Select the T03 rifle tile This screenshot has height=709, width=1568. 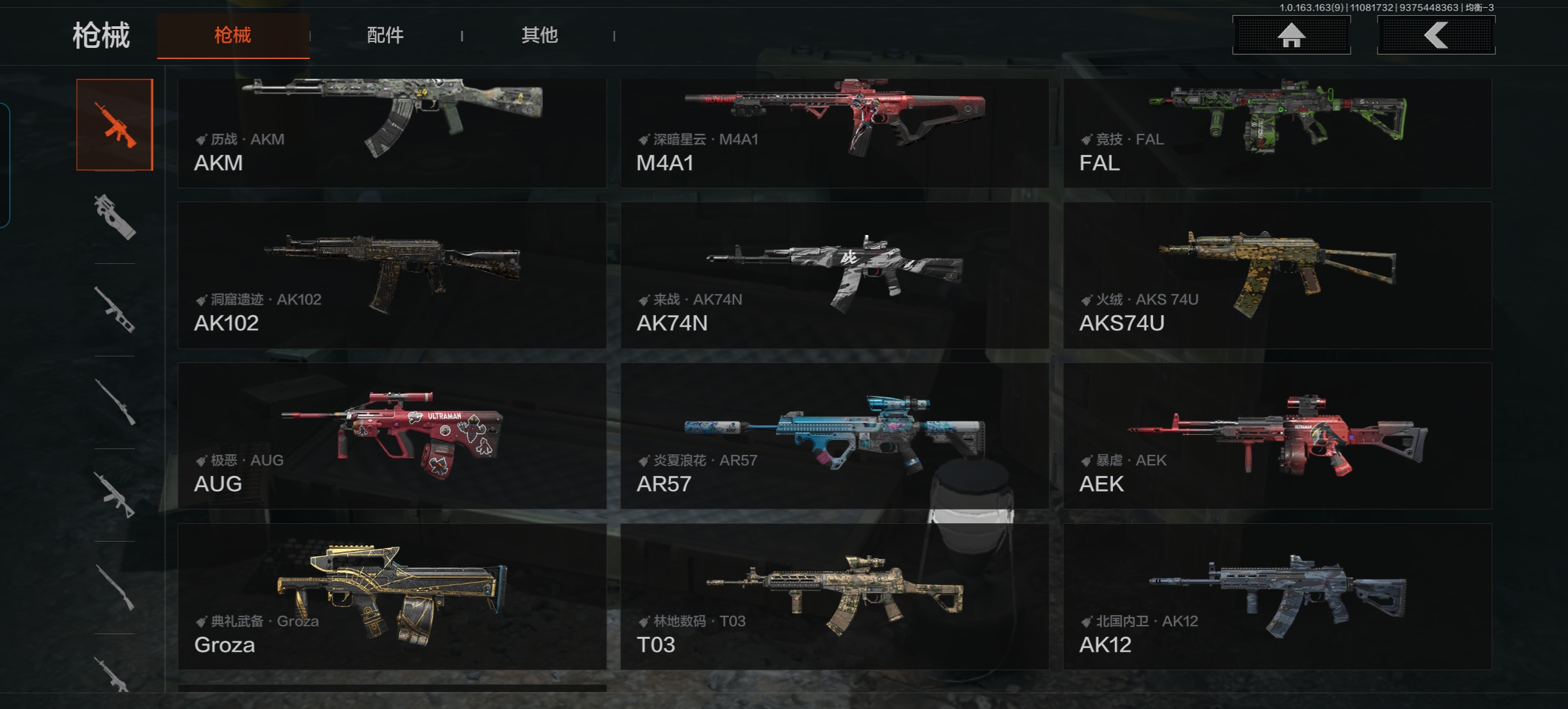click(834, 597)
